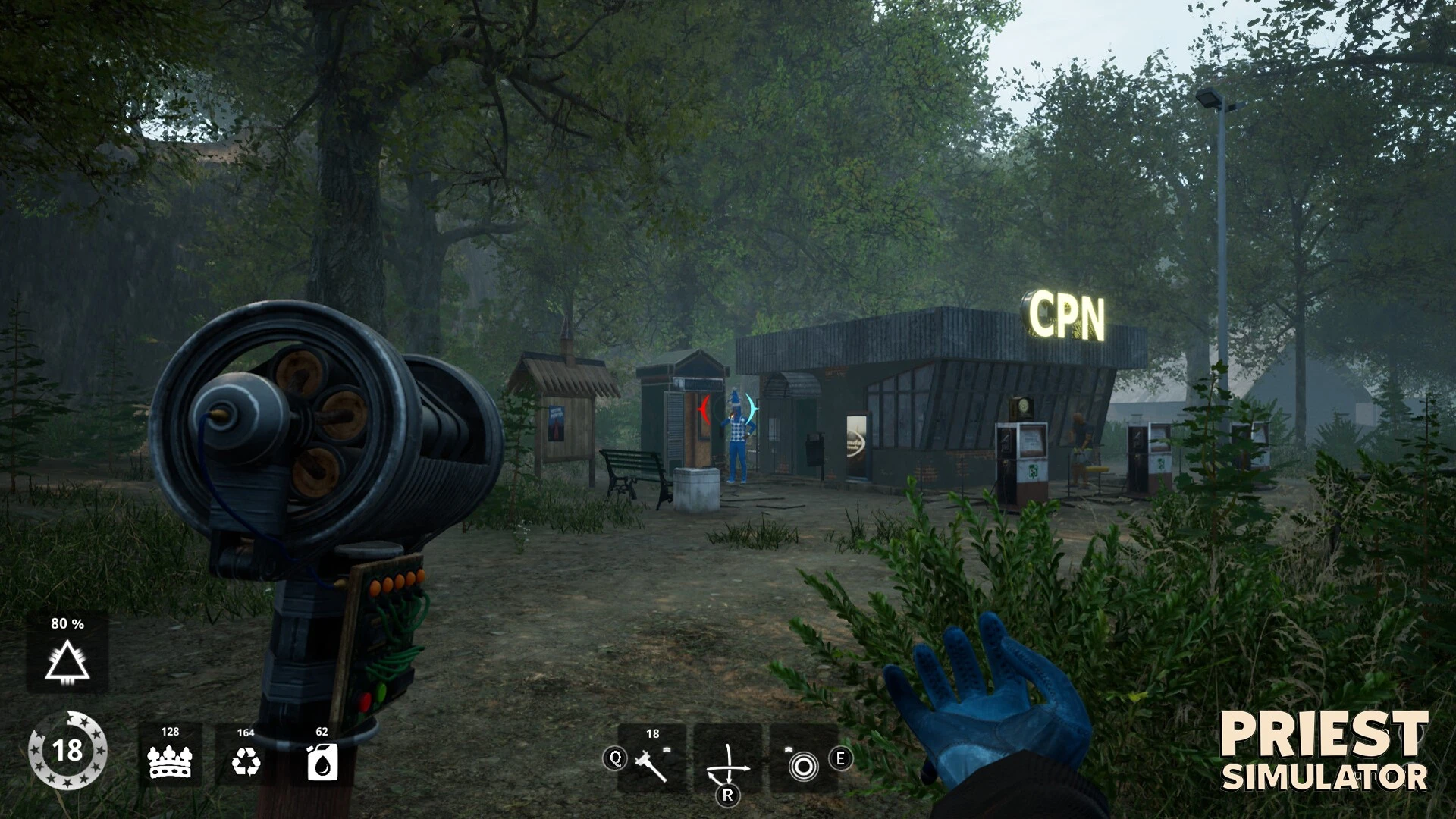Viewport: 1456px width, 819px height.
Task: Select the recycling symbol resource icon
Action: pos(246,761)
